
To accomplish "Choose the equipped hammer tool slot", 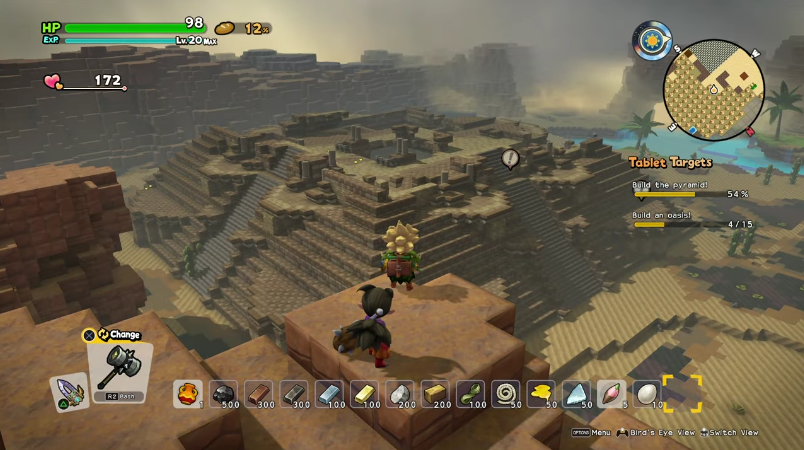I will coord(120,372).
